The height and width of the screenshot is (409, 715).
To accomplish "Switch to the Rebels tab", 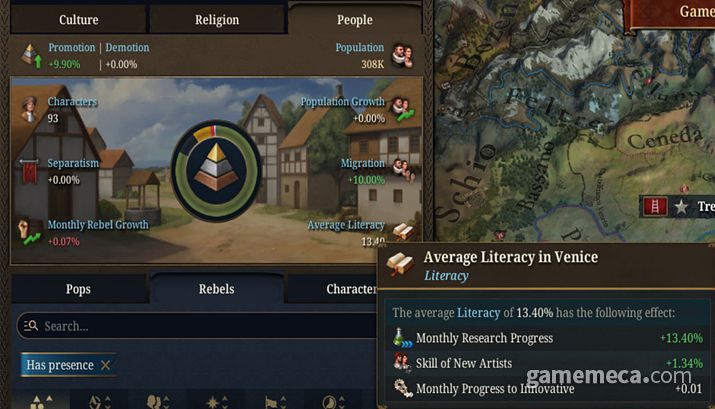I will click(x=216, y=289).
